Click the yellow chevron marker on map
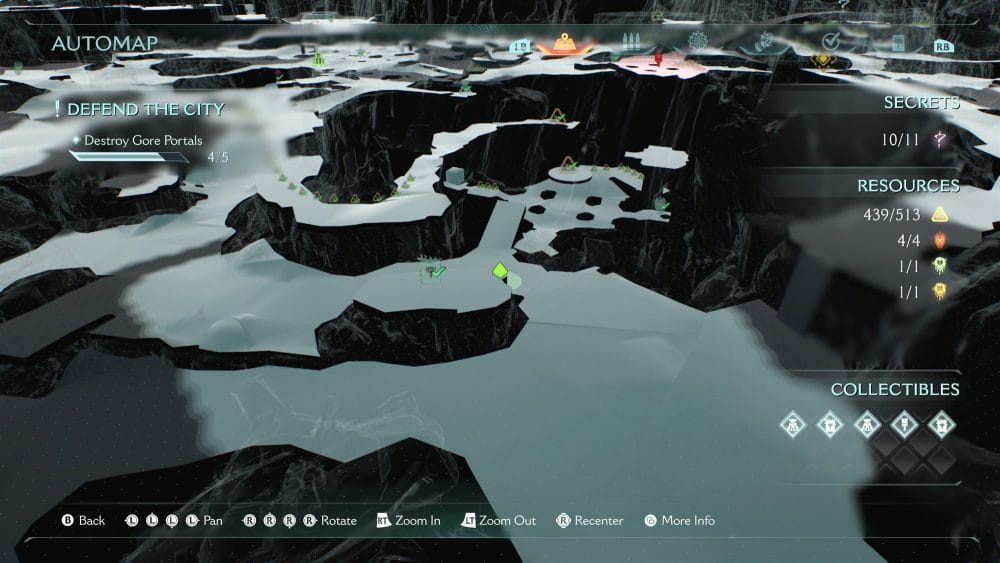The height and width of the screenshot is (563, 1000). click(822, 60)
